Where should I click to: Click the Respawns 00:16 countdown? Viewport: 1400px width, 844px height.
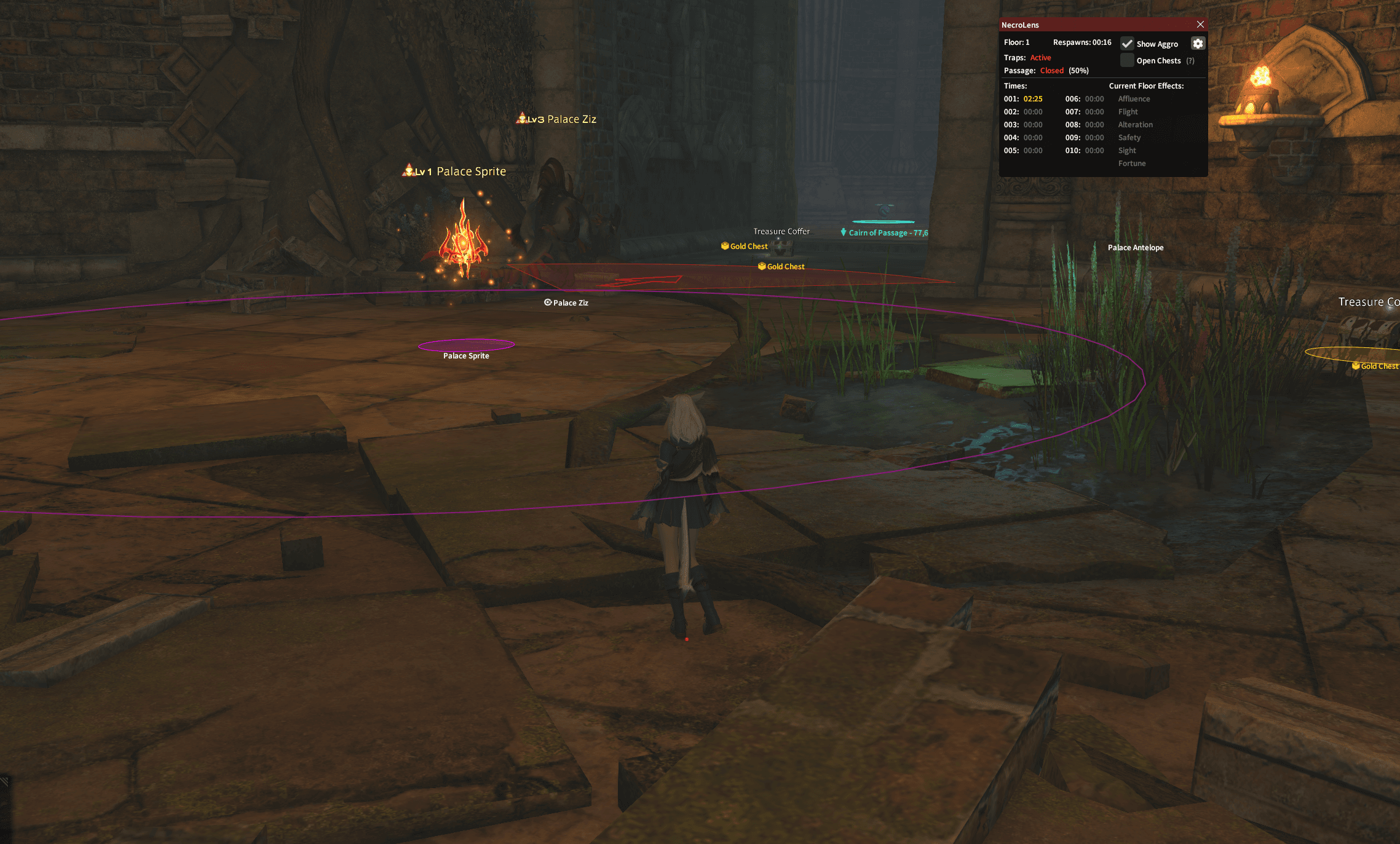pos(1083,42)
